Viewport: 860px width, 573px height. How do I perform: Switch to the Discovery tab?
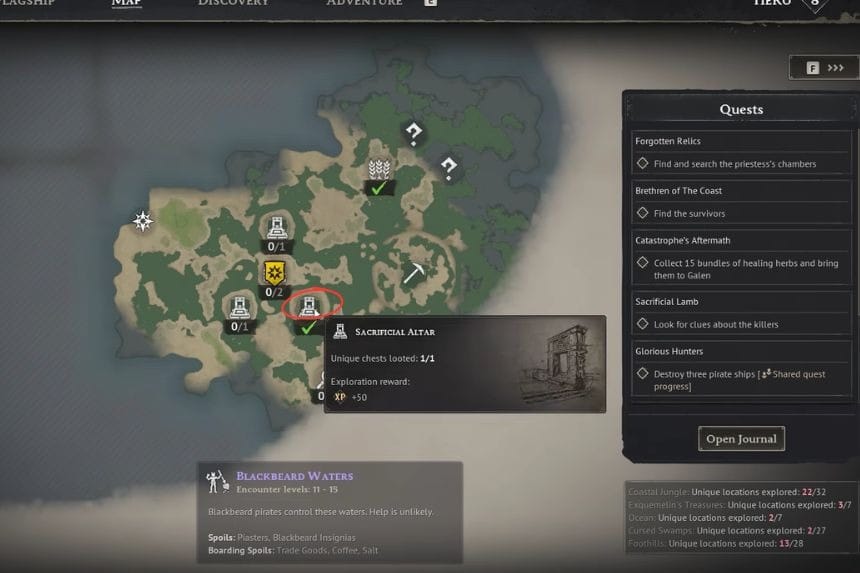coord(232,4)
